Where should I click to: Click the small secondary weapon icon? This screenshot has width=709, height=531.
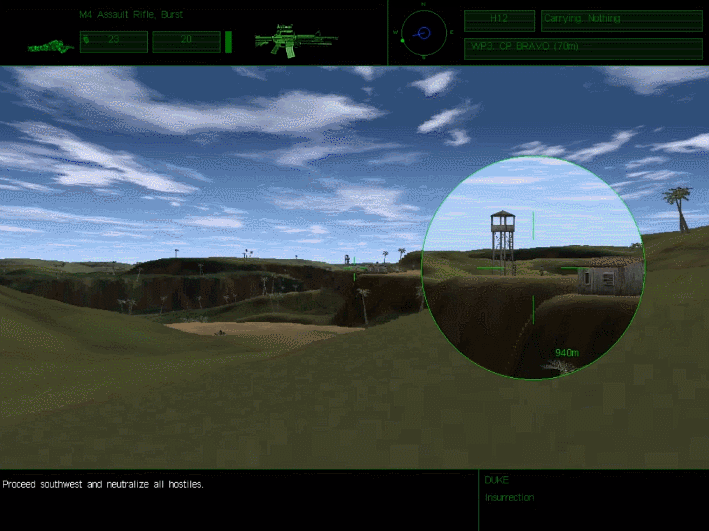click(x=51, y=46)
